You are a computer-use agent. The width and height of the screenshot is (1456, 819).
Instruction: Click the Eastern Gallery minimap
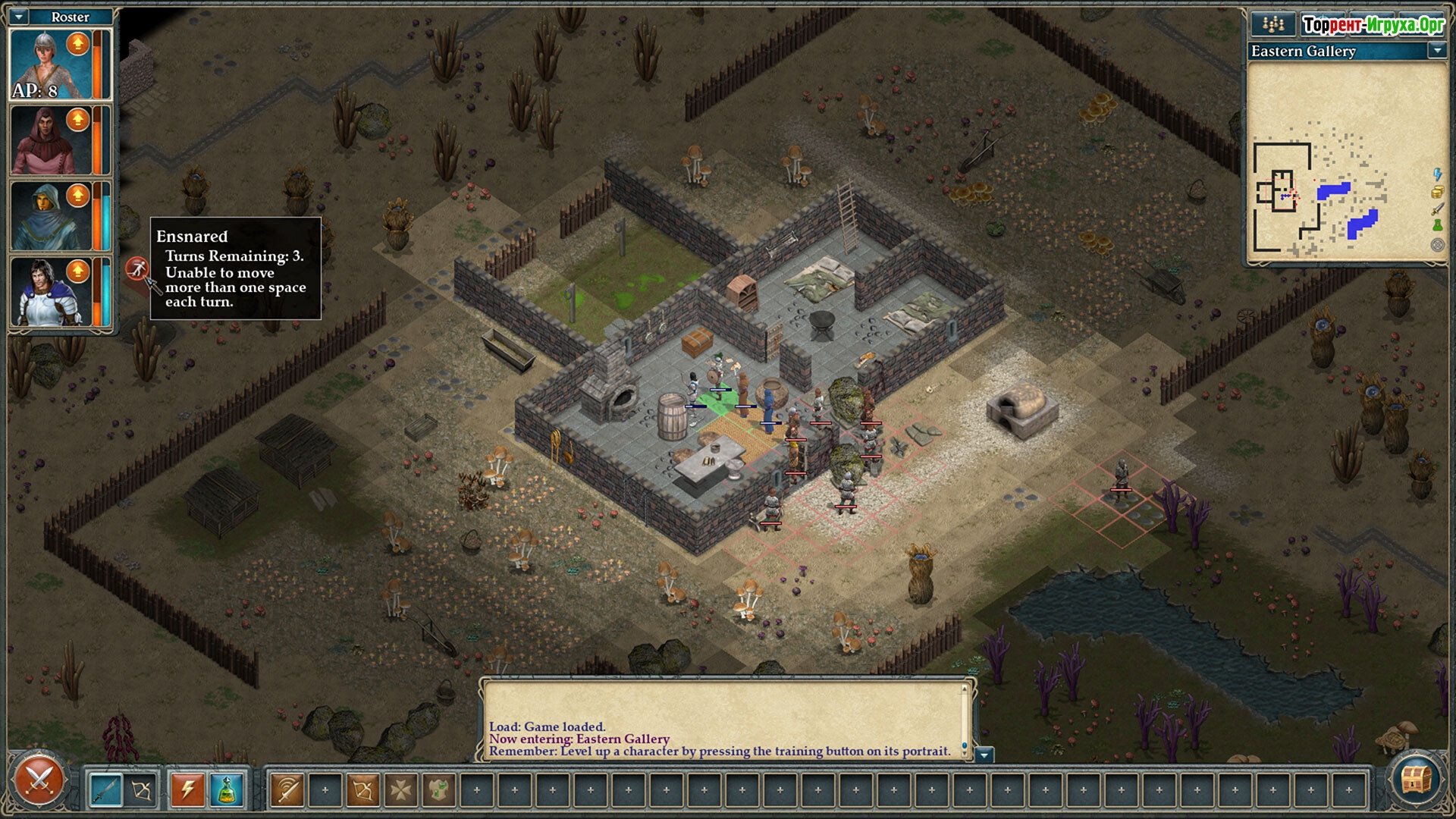(x=1346, y=163)
